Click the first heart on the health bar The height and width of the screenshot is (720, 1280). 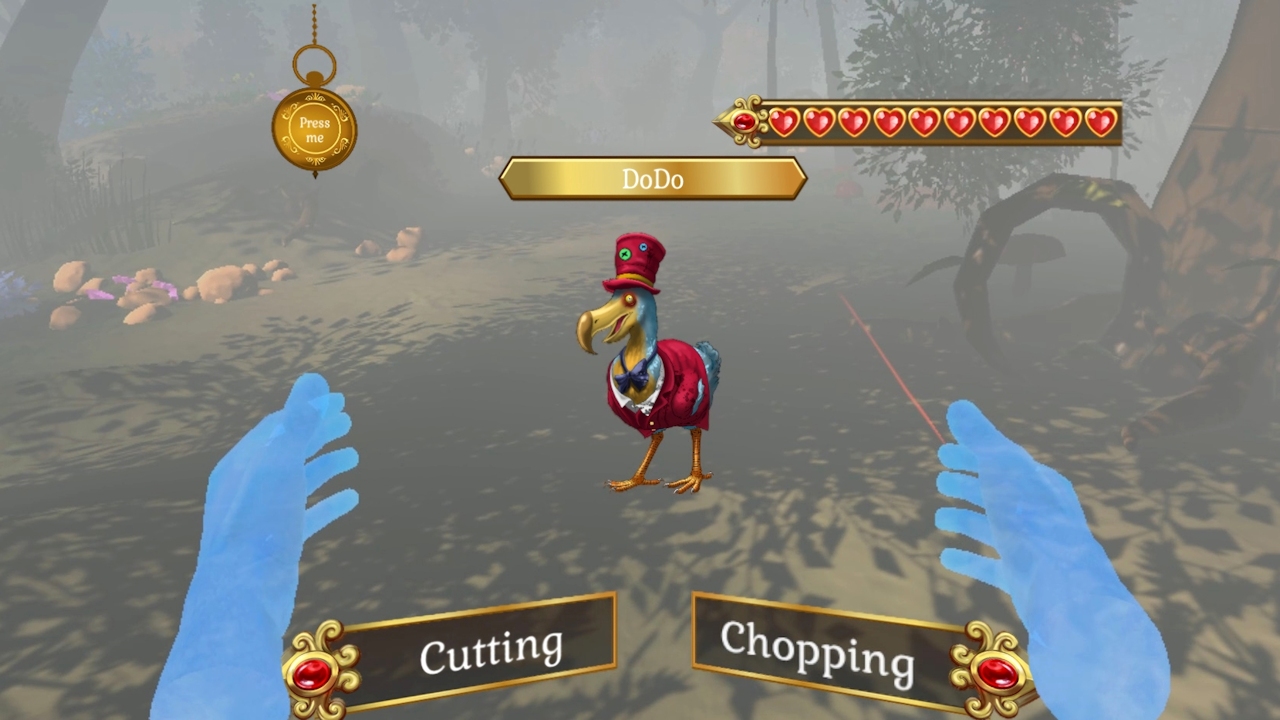[785, 121]
